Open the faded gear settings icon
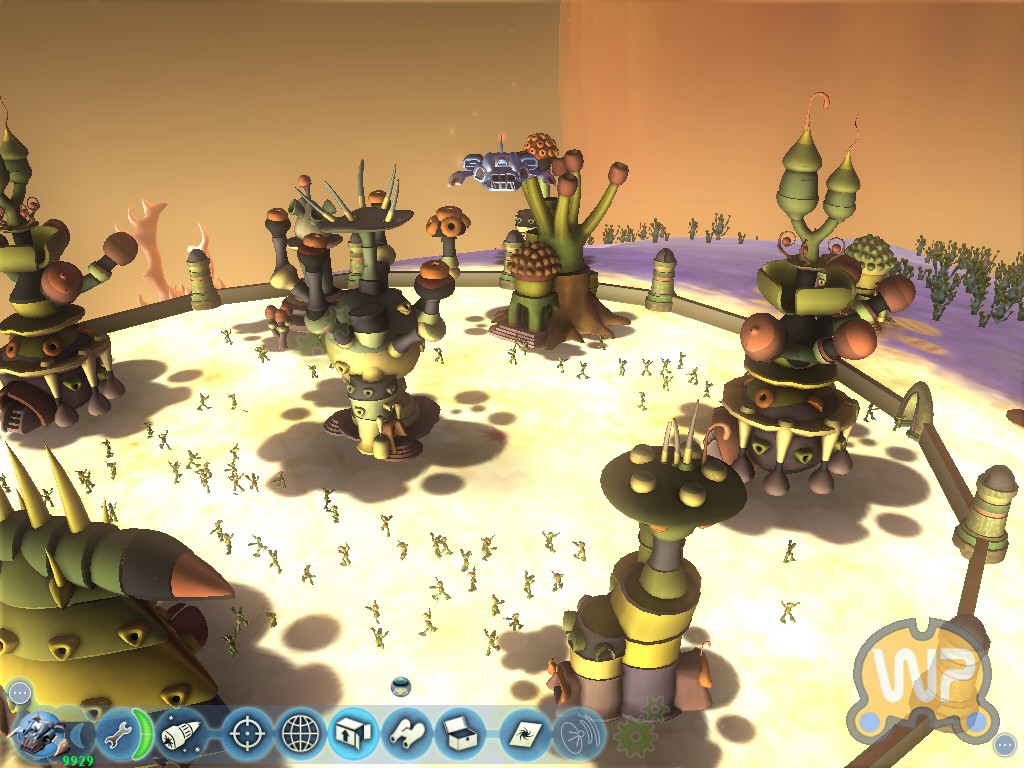Image resolution: width=1024 pixels, height=768 pixels. (x=632, y=737)
